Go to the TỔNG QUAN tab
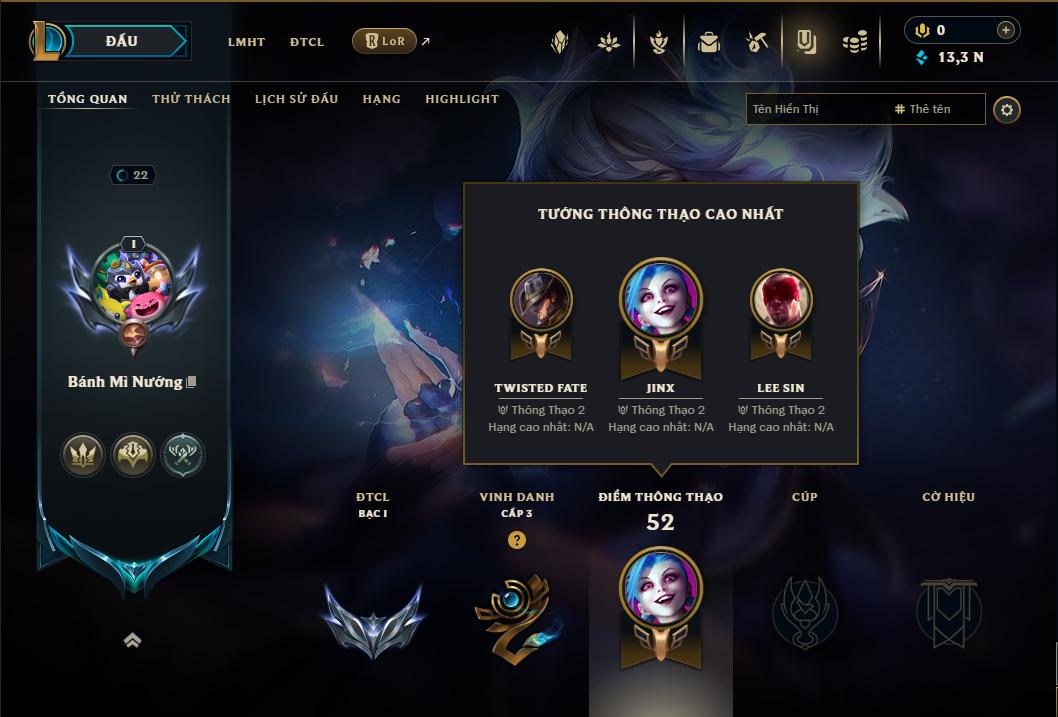The width and height of the screenshot is (1058, 717). [88, 99]
